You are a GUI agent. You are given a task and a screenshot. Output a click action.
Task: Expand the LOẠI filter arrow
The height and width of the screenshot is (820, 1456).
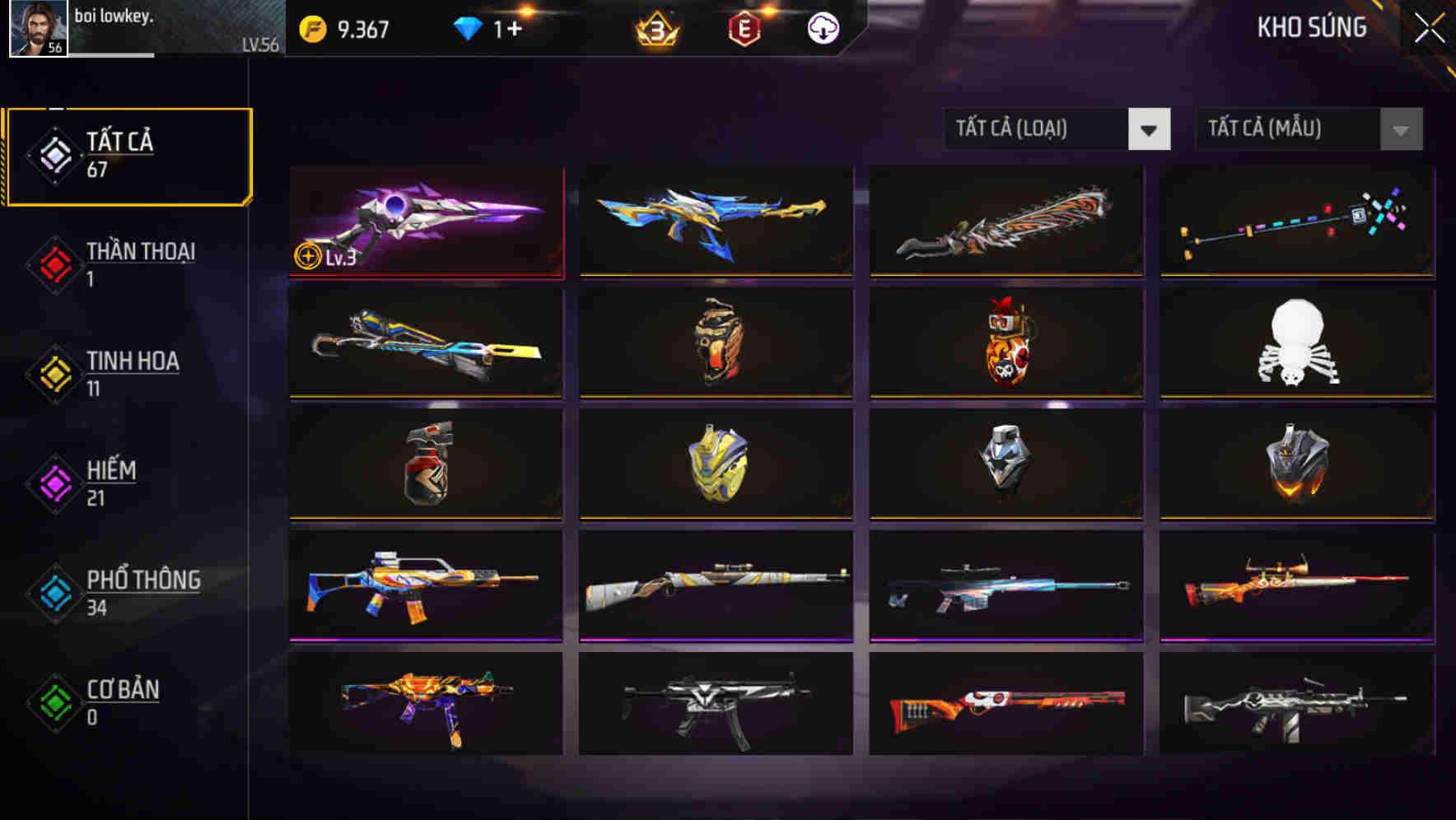1150,129
